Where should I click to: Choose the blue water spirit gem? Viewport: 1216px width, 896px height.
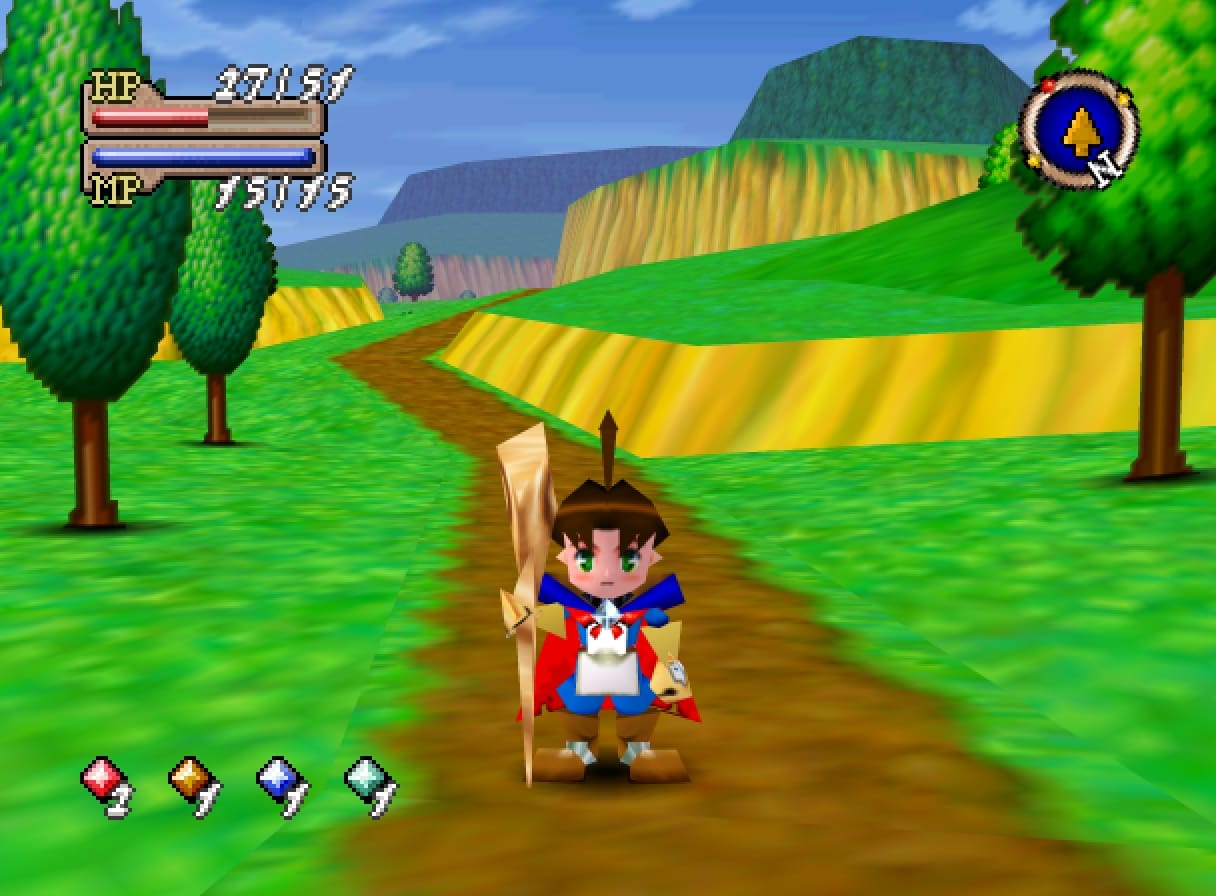coord(277,778)
